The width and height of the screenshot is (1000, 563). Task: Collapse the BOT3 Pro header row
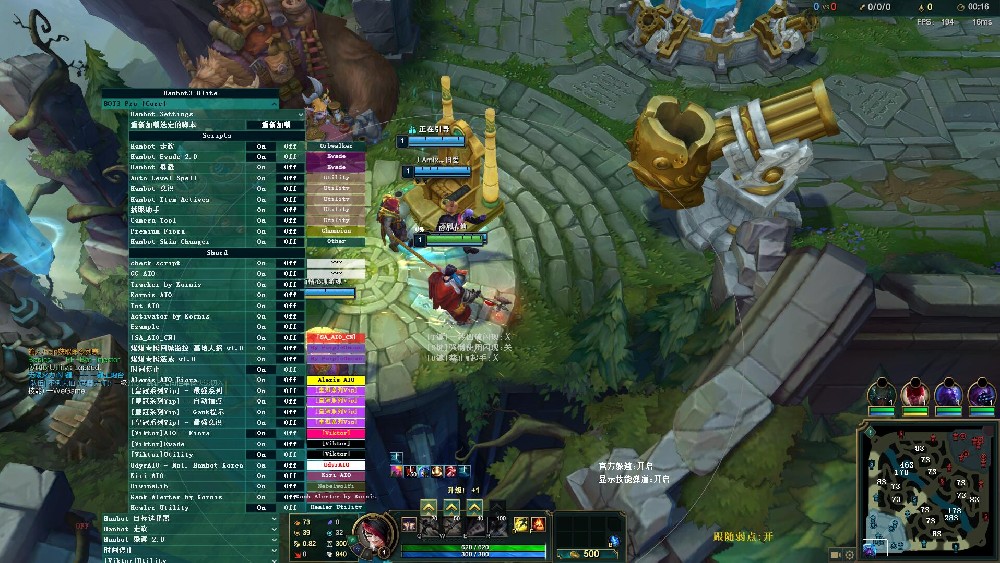pyautogui.click(x=273, y=103)
